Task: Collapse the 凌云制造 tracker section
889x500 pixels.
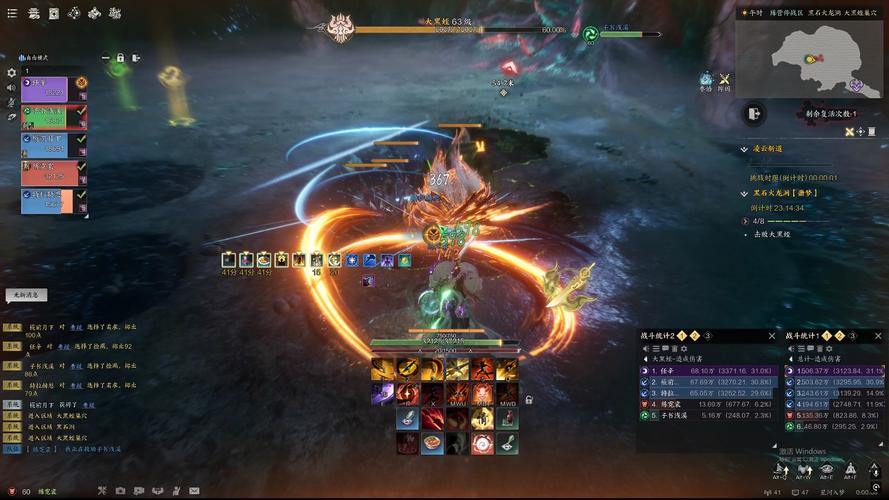Action: coord(744,149)
